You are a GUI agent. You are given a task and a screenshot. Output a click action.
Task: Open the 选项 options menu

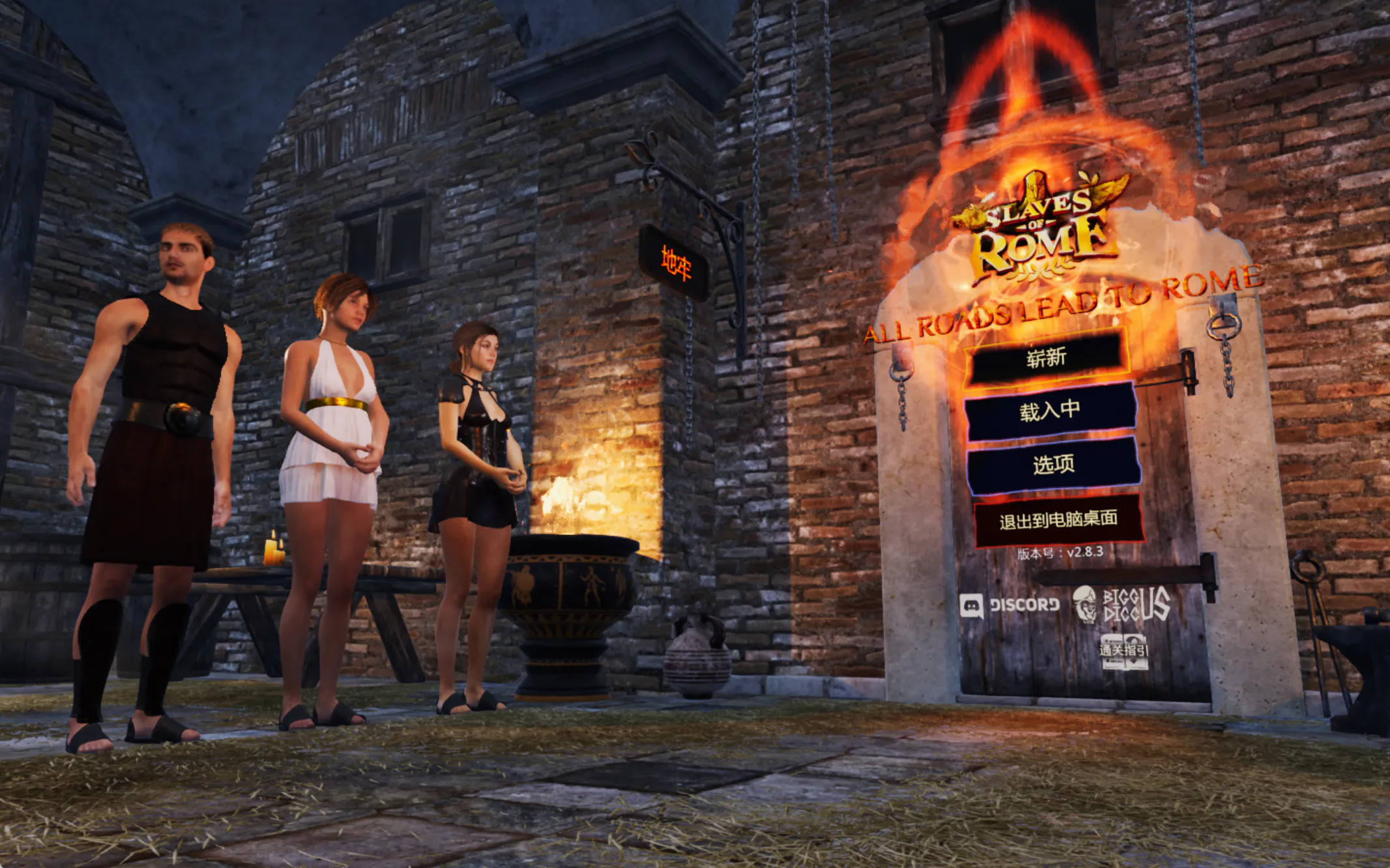pos(1053,465)
